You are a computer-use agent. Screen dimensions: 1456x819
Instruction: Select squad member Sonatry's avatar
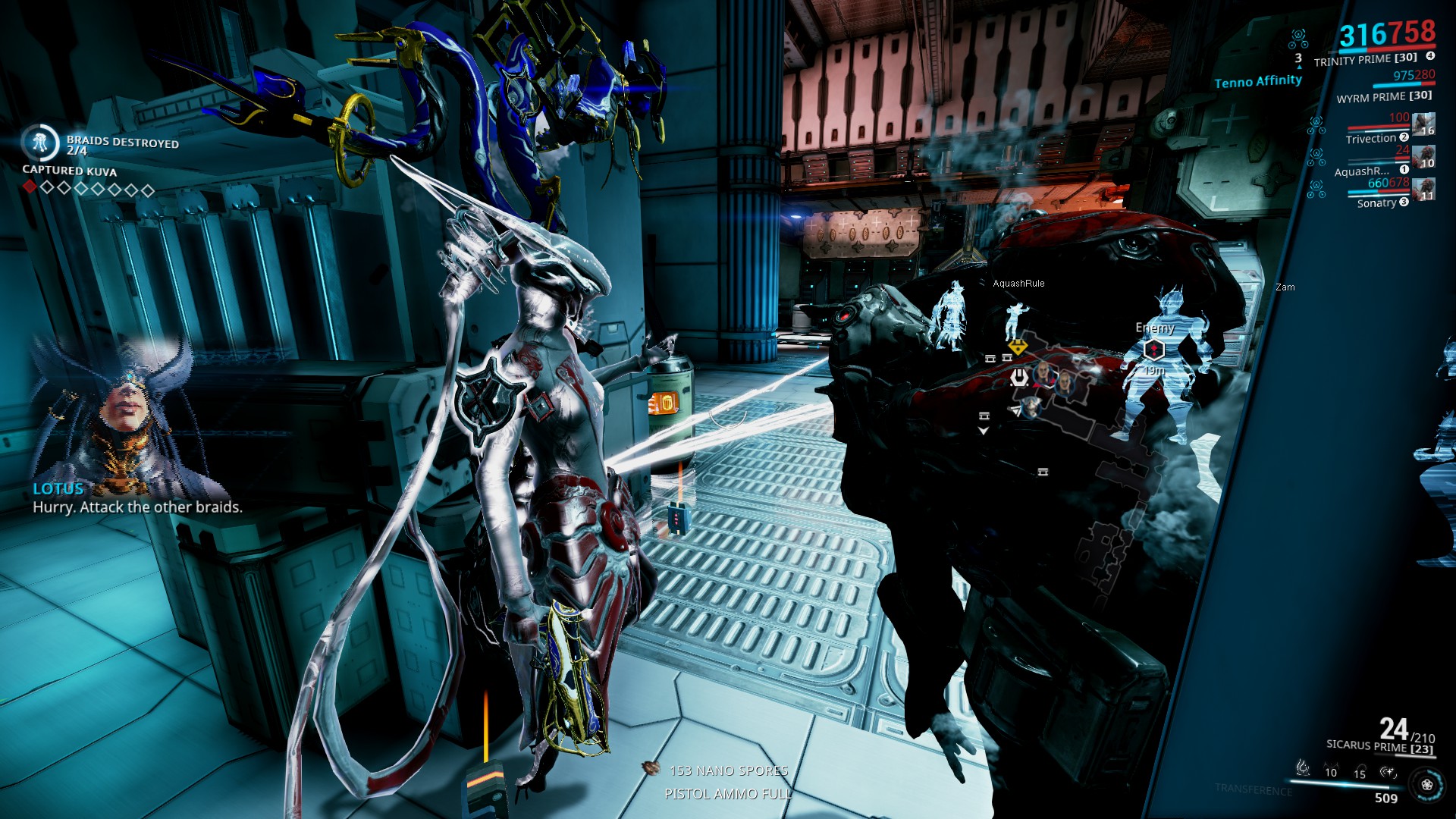point(1423,190)
